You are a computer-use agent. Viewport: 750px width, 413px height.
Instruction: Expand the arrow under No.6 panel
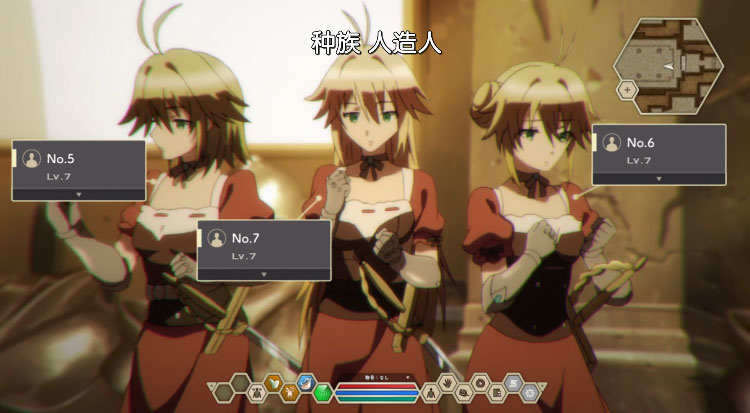click(x=658, y=177)
